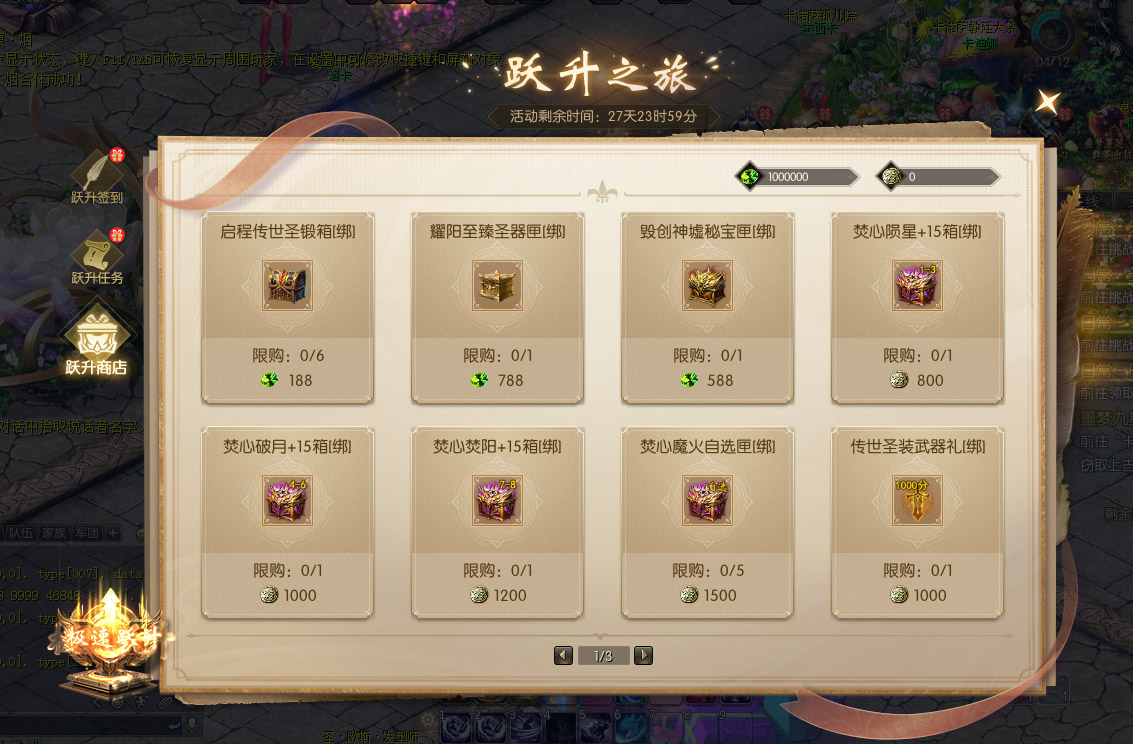Purchase the 焚心陨星+15箱 chest
This screenshot has width=1133, height=744.
coord(918,286)
